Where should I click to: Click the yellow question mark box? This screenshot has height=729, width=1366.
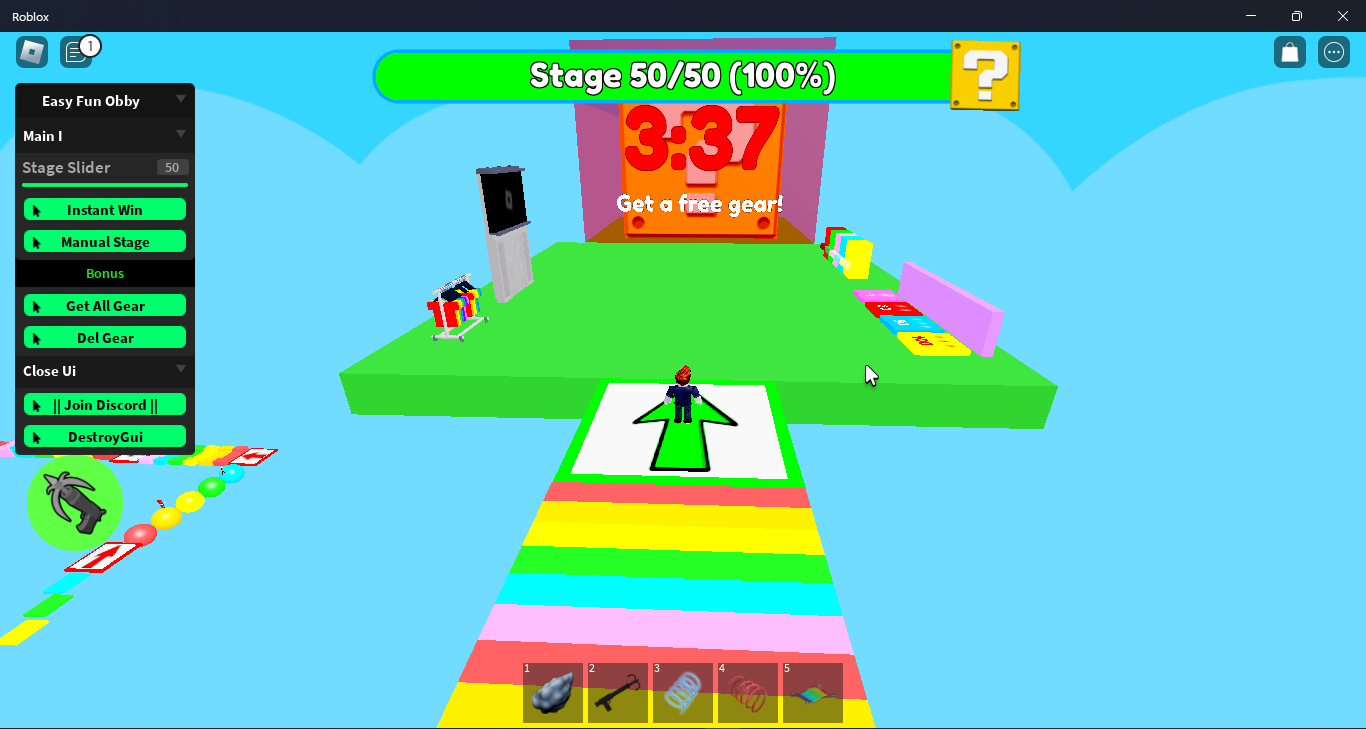985,74
